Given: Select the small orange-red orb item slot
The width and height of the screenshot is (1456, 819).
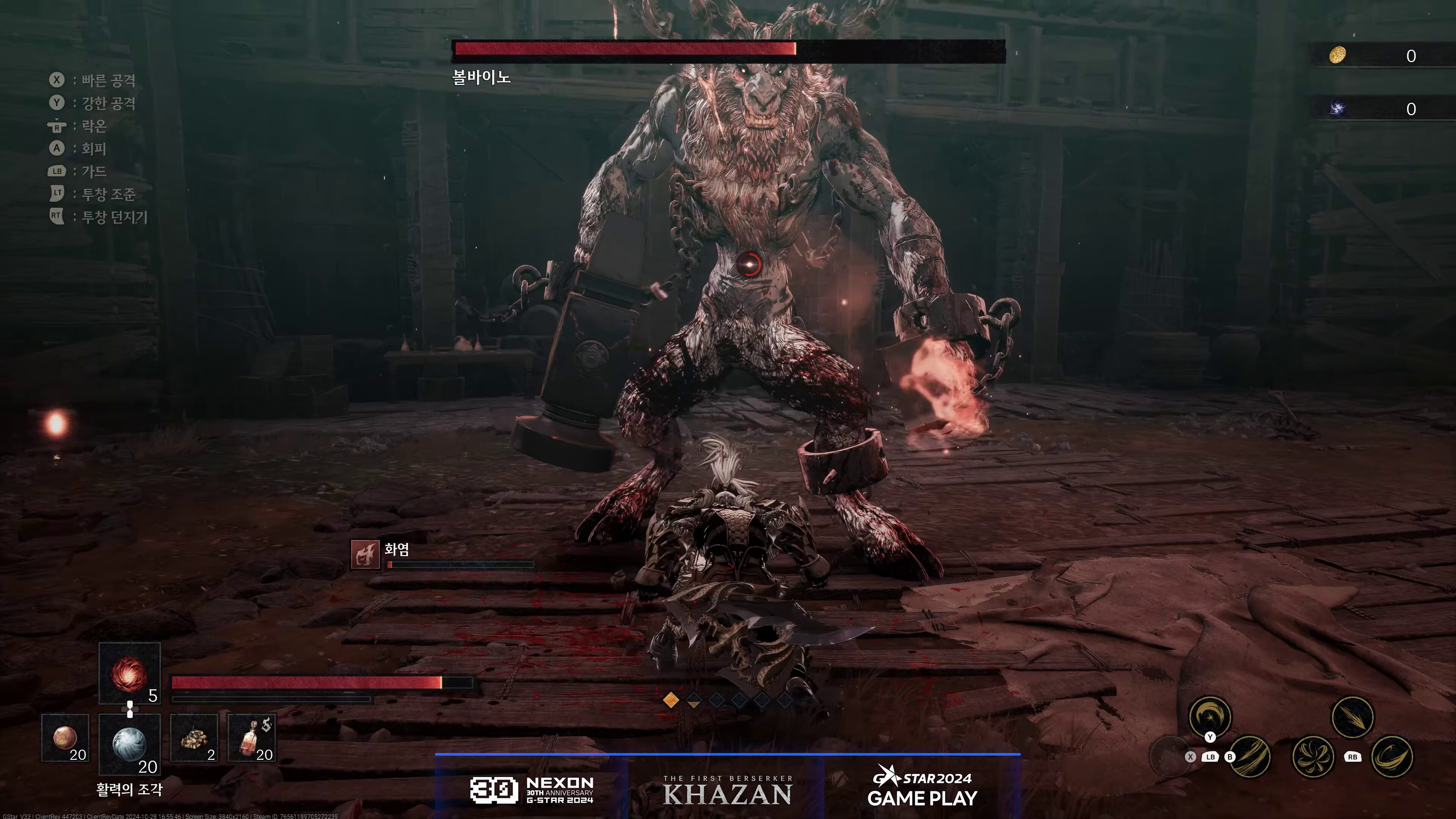Looking at the screenshot, I should (x=65, y=737).
